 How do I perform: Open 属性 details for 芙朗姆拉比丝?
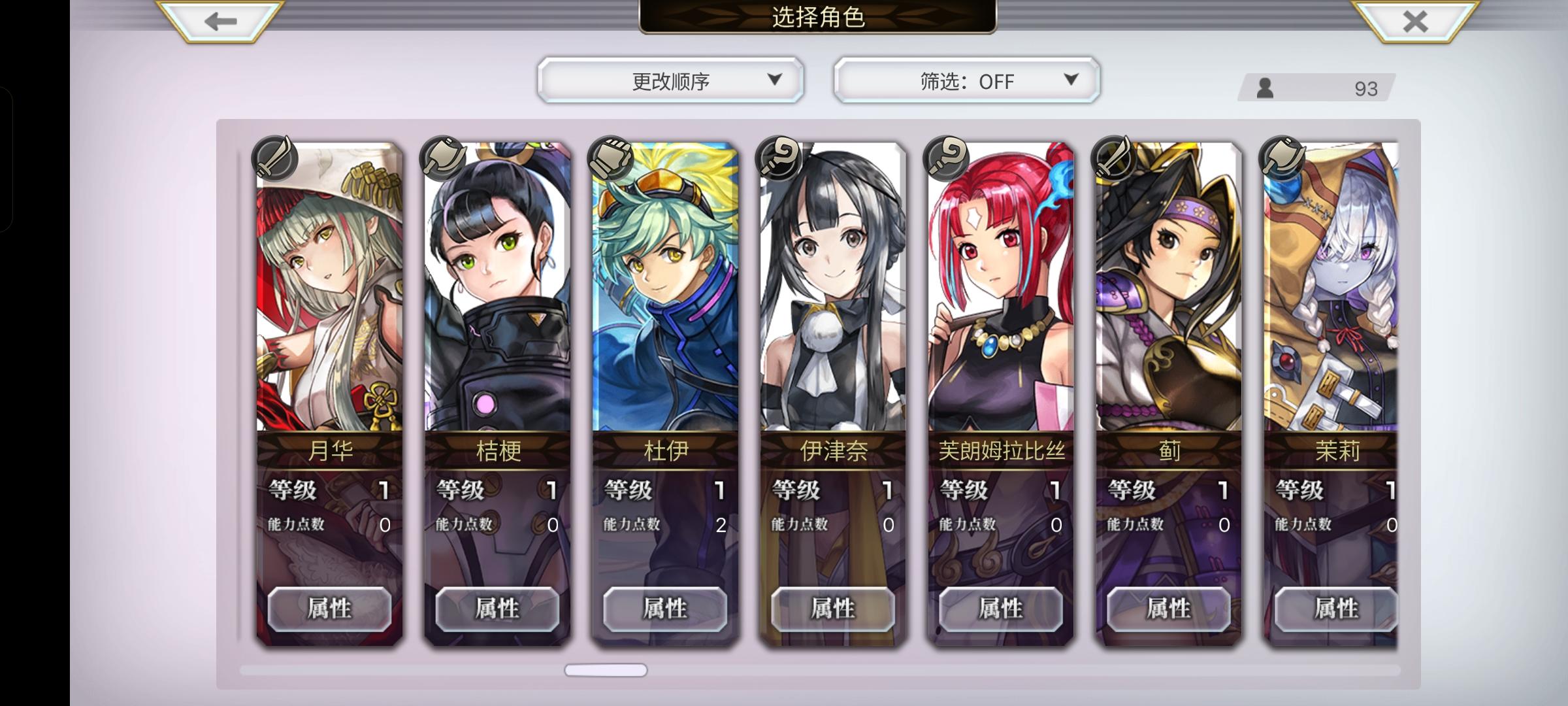(x=1002, y=608)
